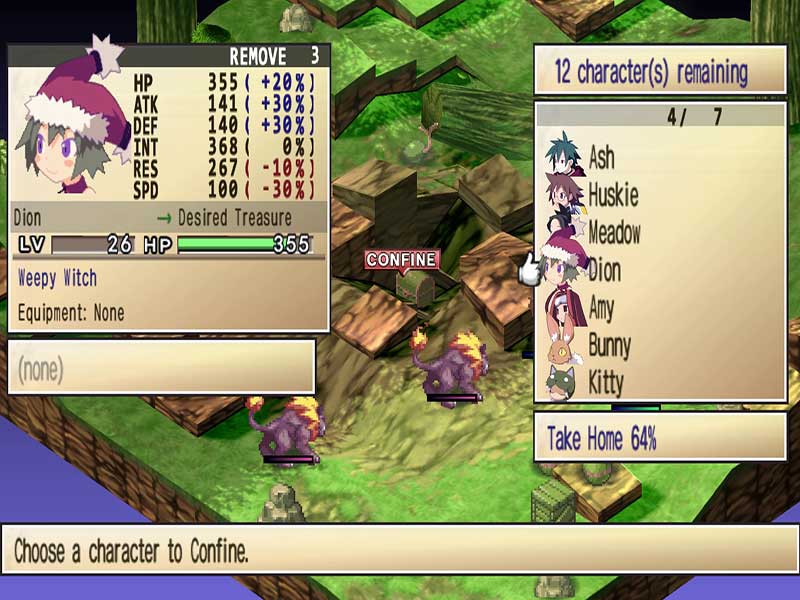This screenshot has width=800, height=600.
Task: Select Bunny in the character list
Action: 609,346
